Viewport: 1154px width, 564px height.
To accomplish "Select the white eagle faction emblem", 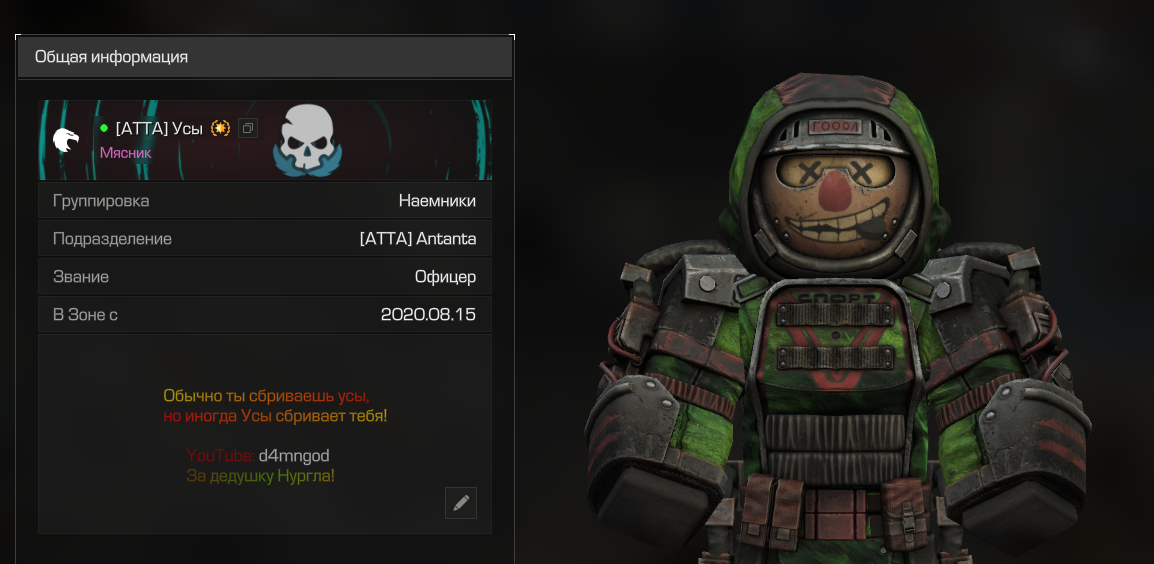I will point(66,140).
